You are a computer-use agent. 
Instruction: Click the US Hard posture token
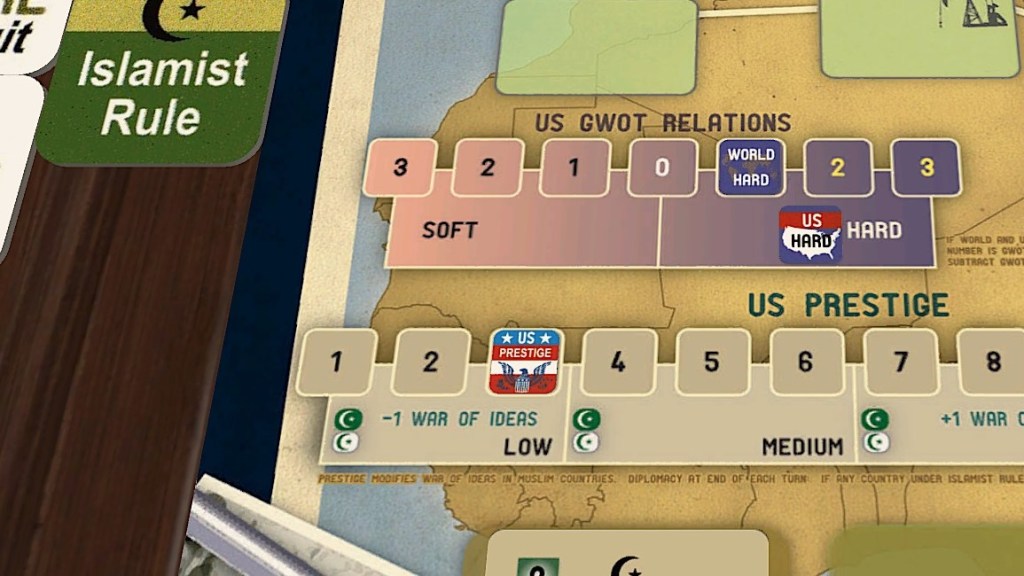pyautogui.click(x=810, y=235)
